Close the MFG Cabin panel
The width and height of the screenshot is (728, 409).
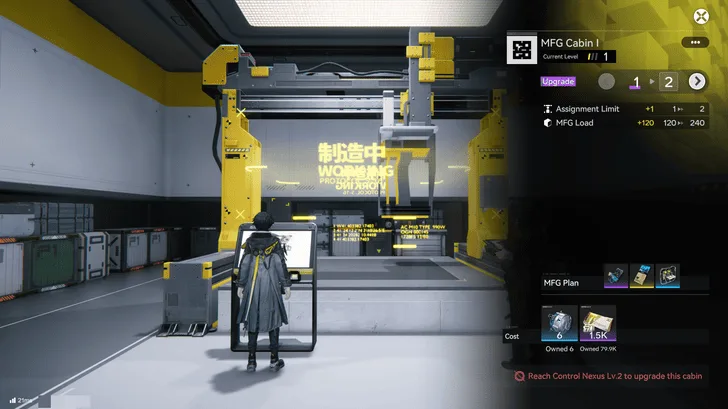coord(701,14)
